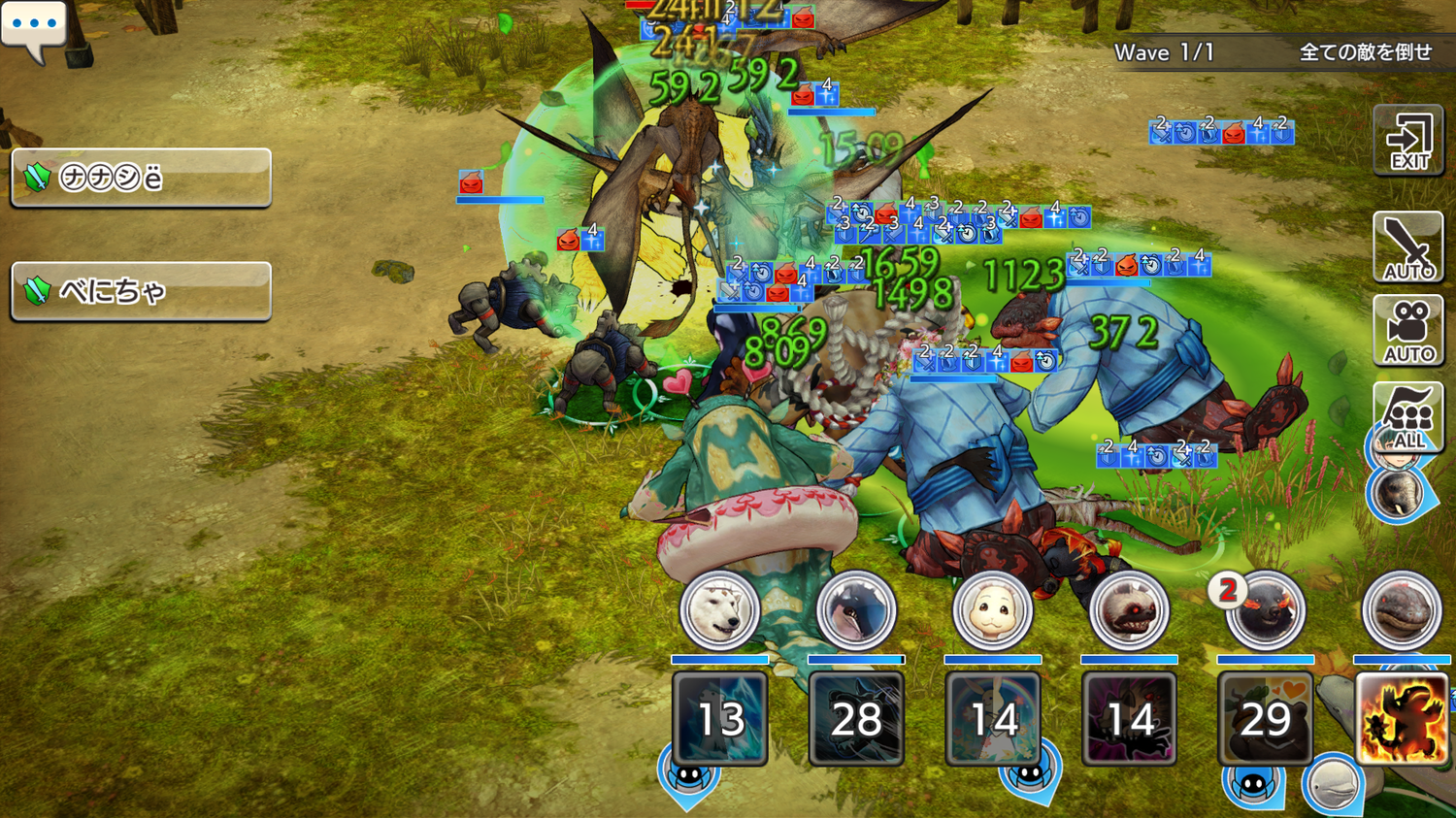This screenshot has width=1456, height=818.
Task: Select player べにちゃ name plate
Action: pos(141,291)
